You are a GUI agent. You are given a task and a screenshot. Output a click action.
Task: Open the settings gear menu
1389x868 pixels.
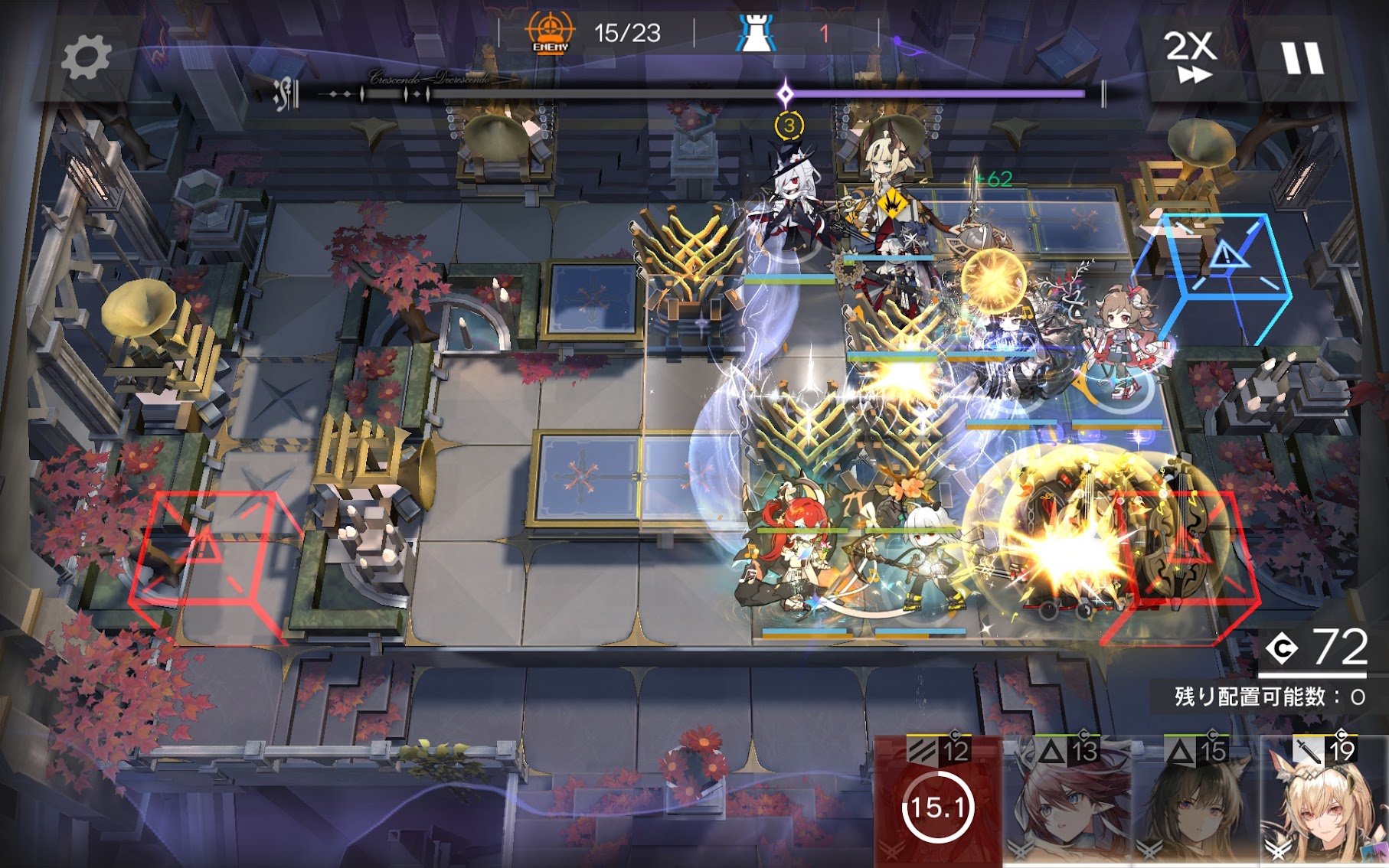[x=85, y=57]
